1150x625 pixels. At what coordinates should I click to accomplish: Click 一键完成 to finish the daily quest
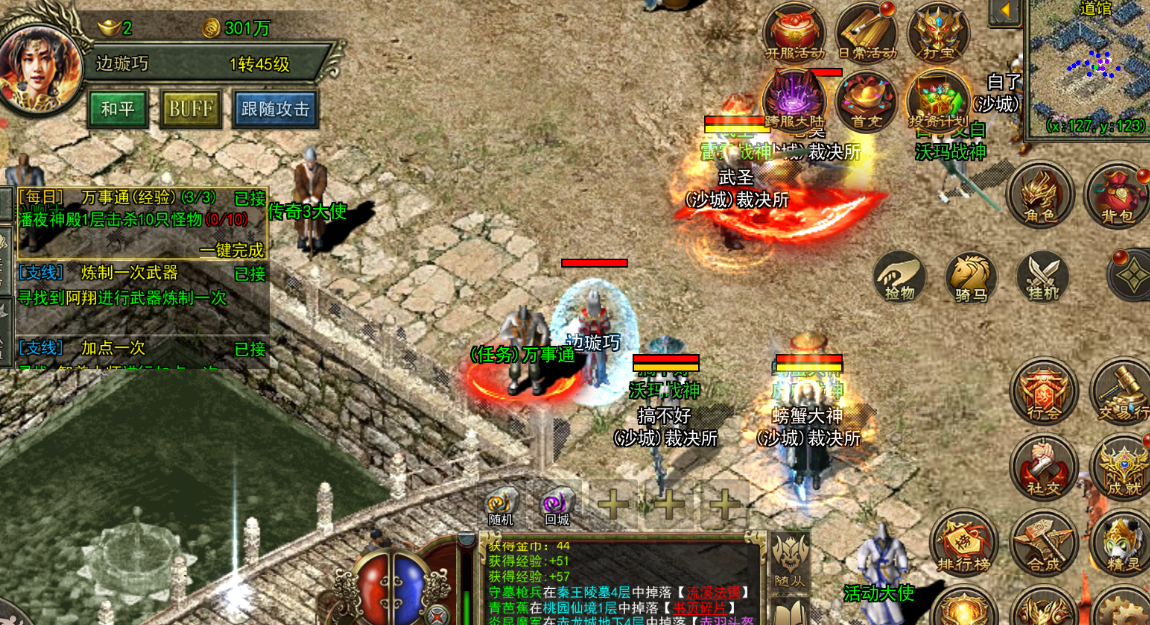point(231,249)
